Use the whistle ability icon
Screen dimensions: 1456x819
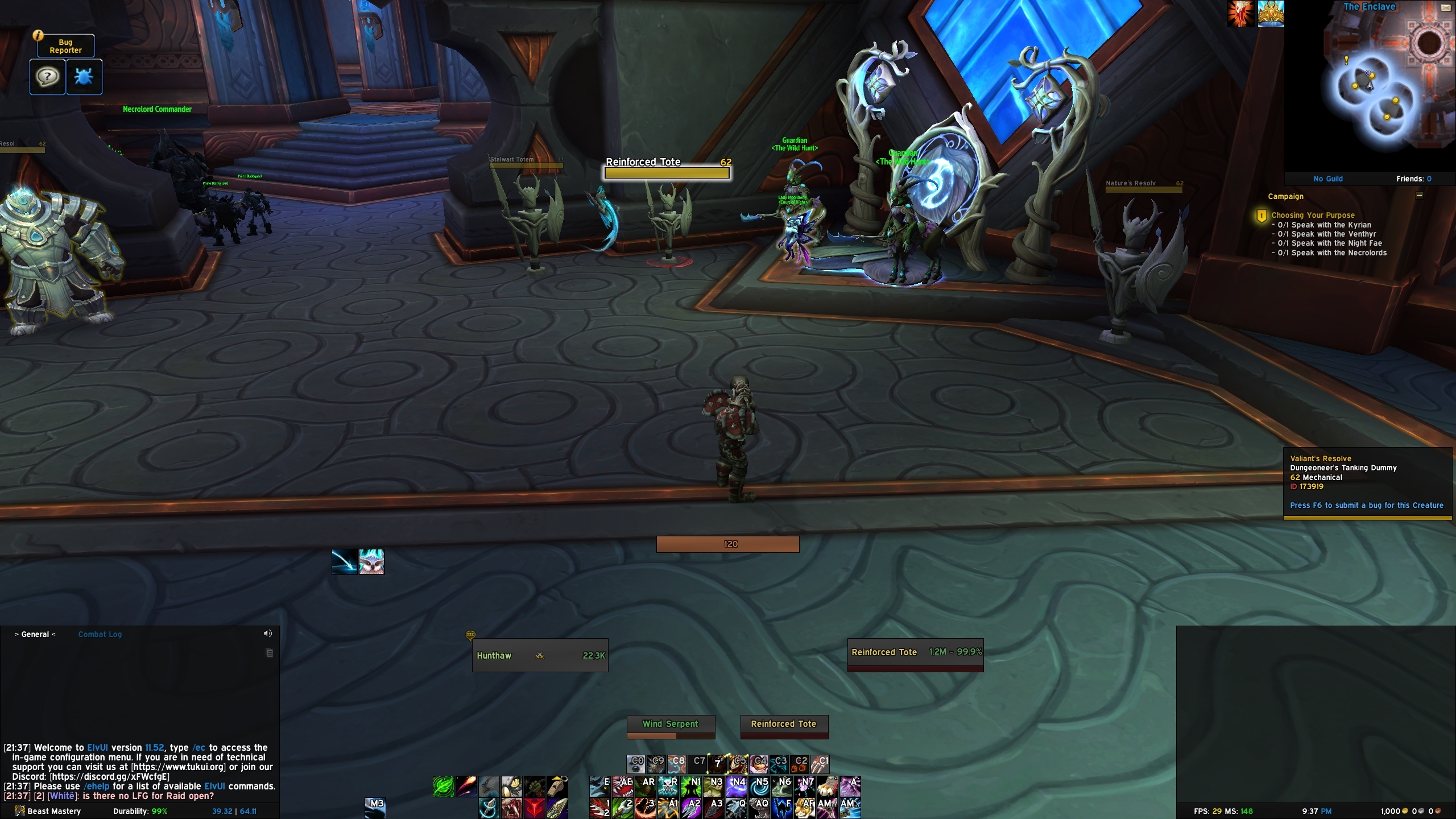(557, 786)
